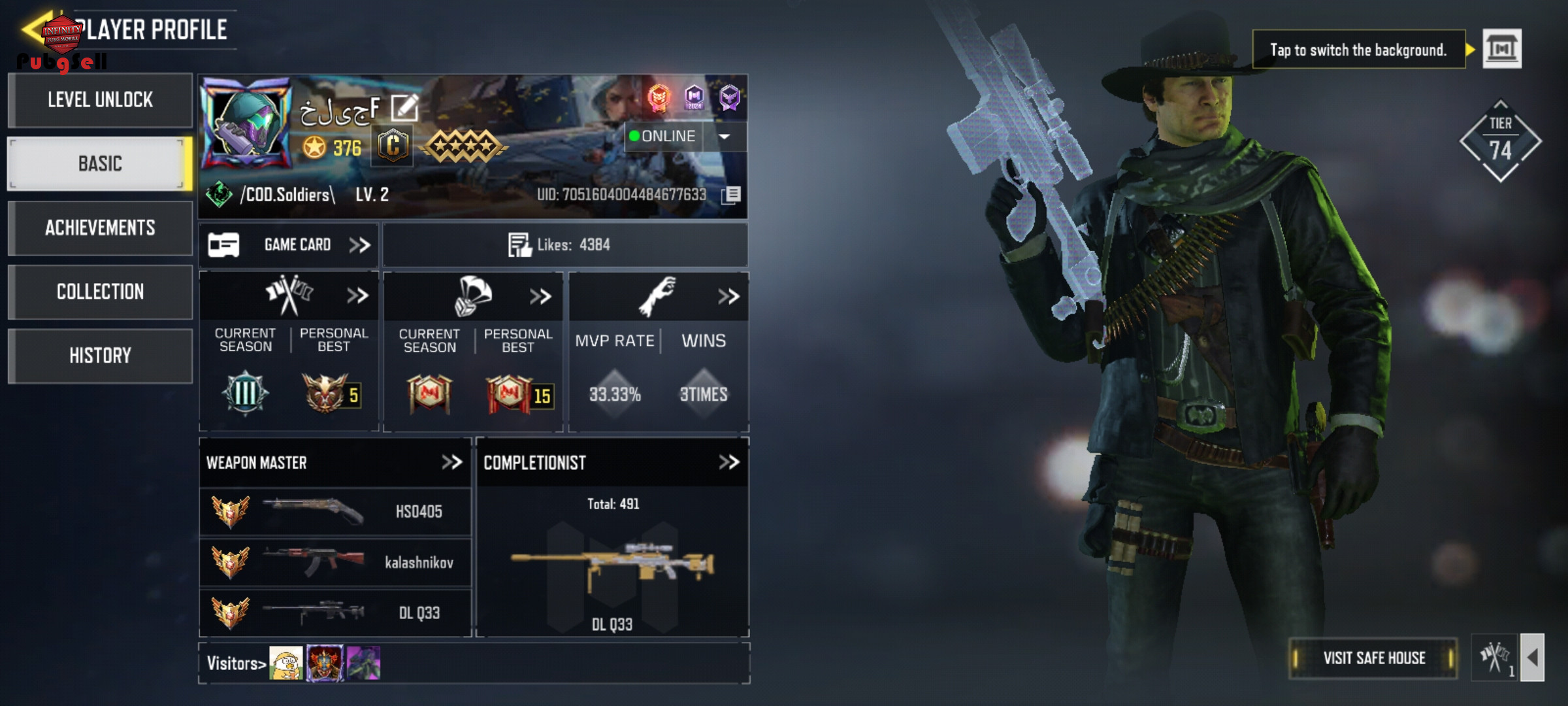Expand the MVP Rate and Wins stats

click(728, 297)
